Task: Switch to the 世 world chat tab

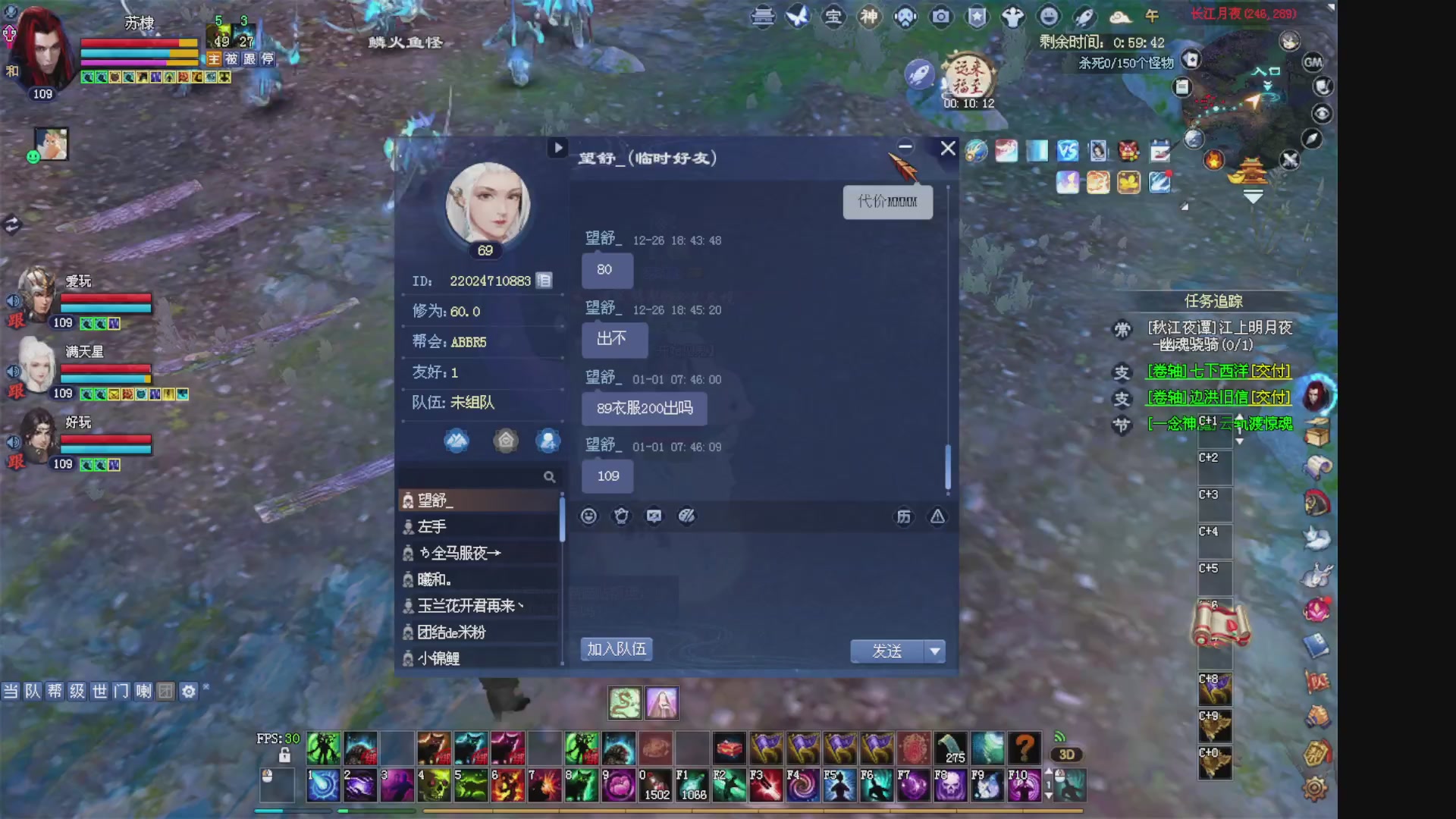Action: point(97,692)
